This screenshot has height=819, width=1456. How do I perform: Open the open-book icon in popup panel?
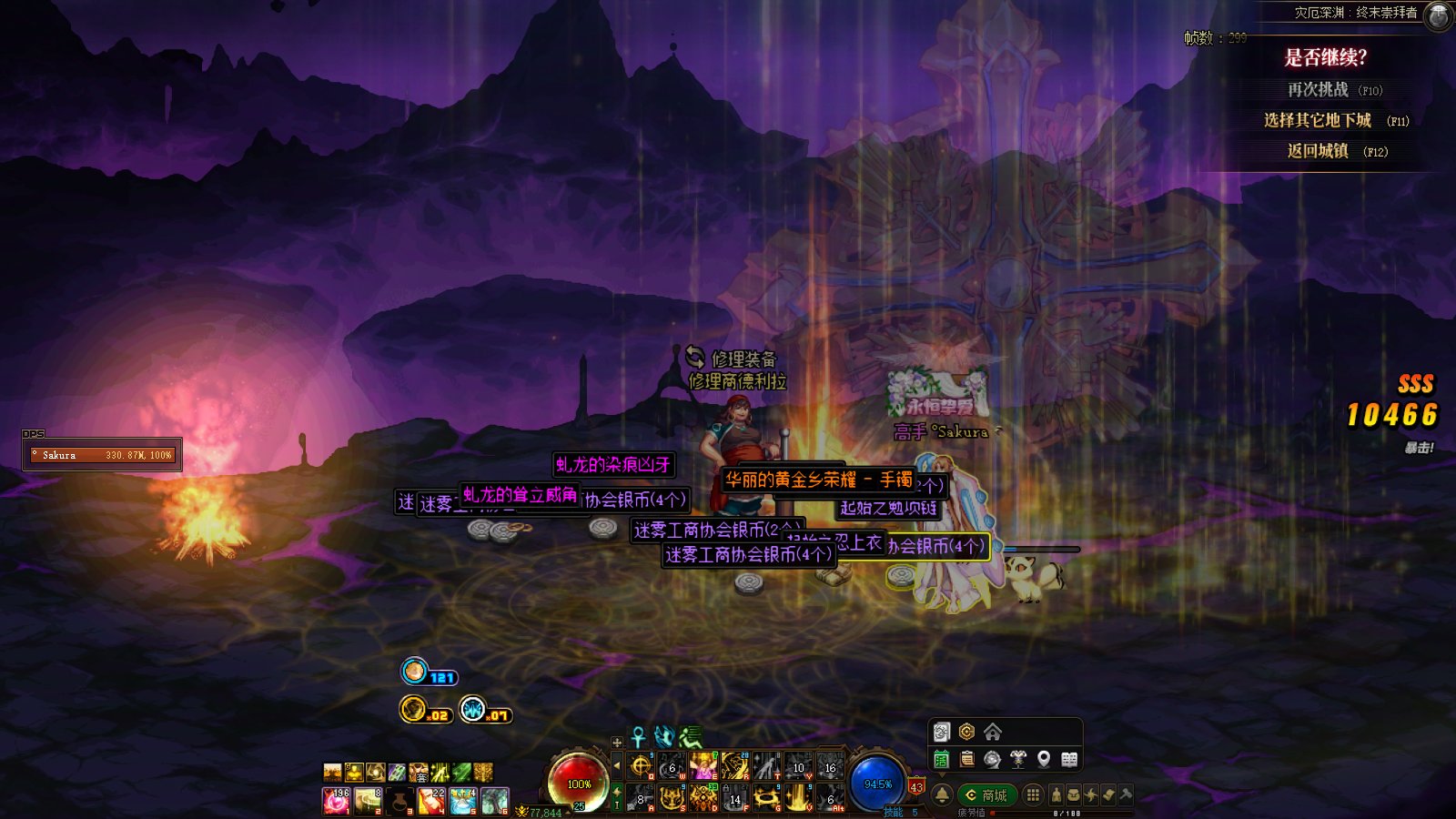pyautogui.click(x=1069, y=759)
